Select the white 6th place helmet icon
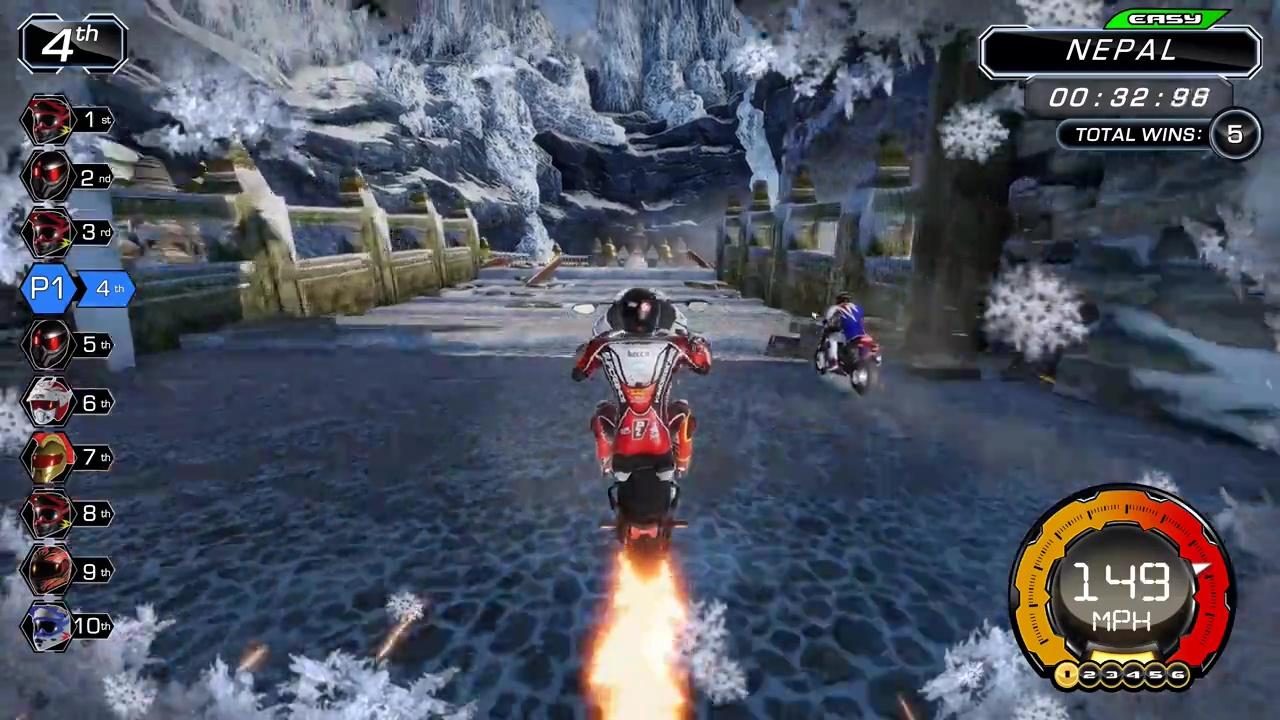 coord(47,402)
